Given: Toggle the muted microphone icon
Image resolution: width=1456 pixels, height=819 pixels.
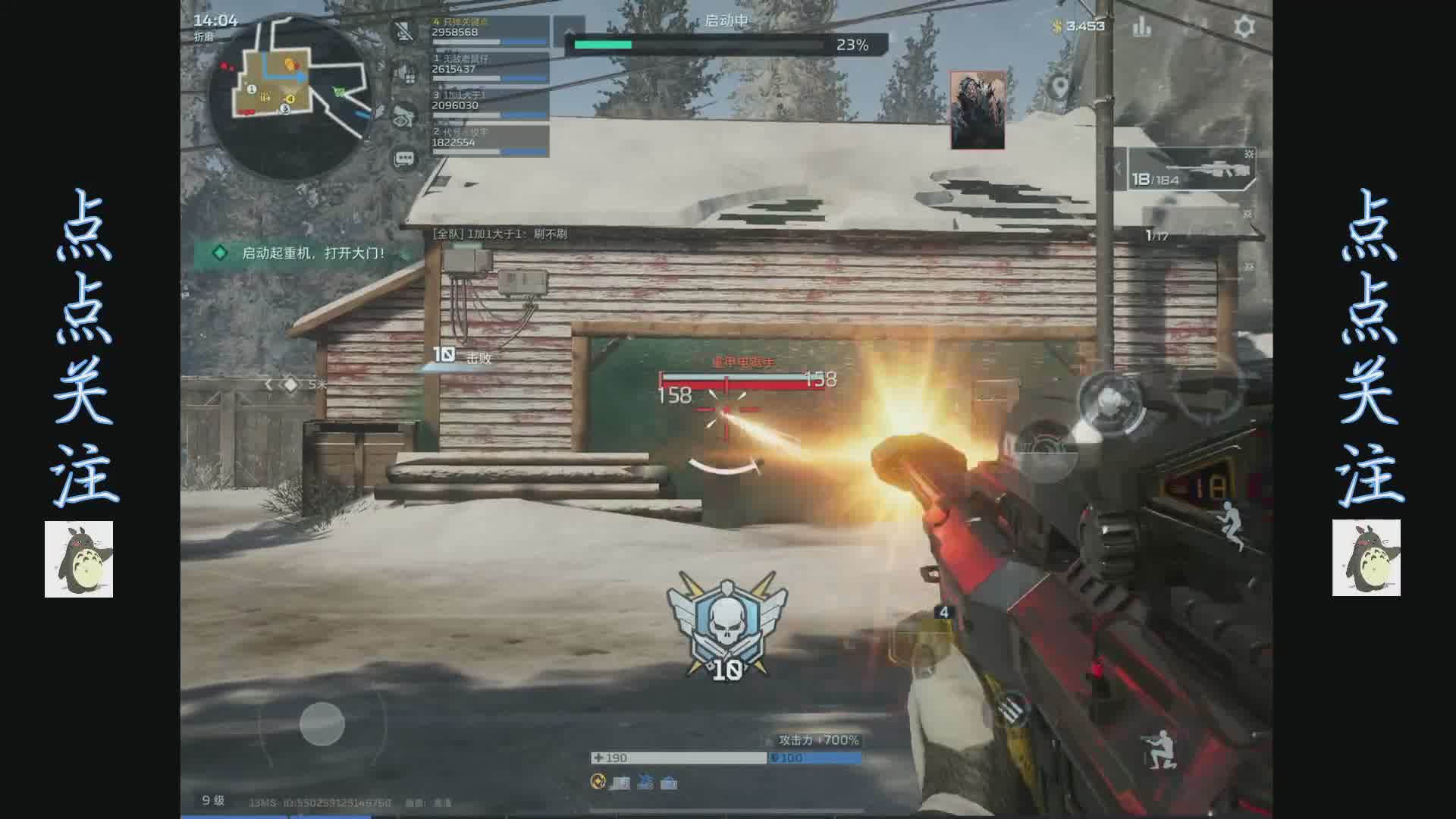Looking at the screenshot, I should pyautogui.click(x=404, y=32).
